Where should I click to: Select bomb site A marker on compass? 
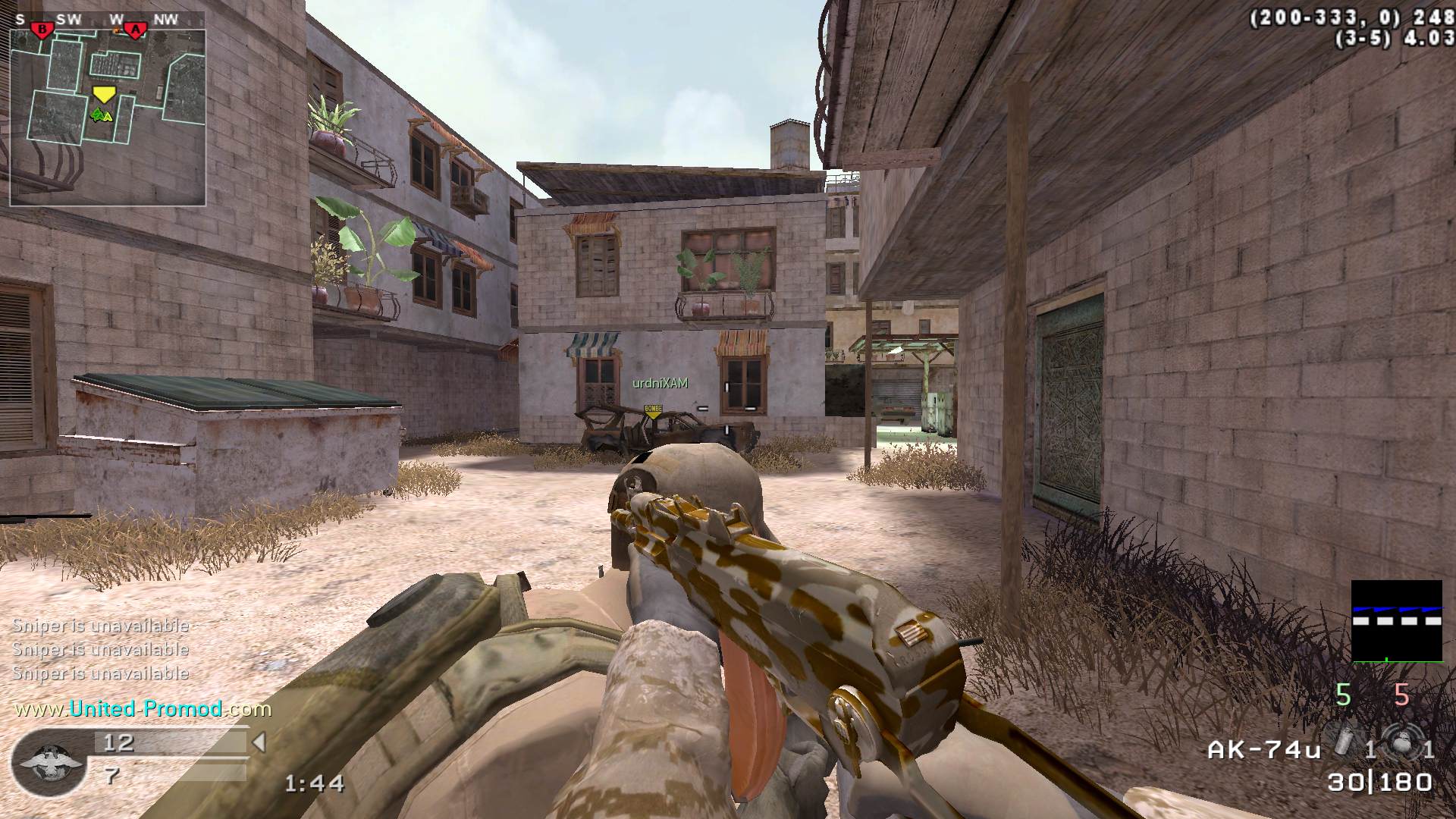click(136, 30)
